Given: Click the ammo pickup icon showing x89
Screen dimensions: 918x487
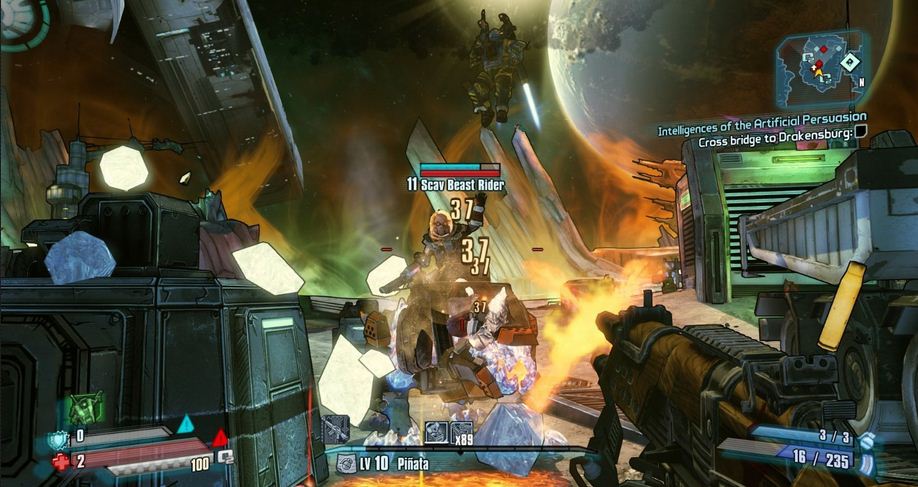Looking at the screenshot, I should [461, 431].
